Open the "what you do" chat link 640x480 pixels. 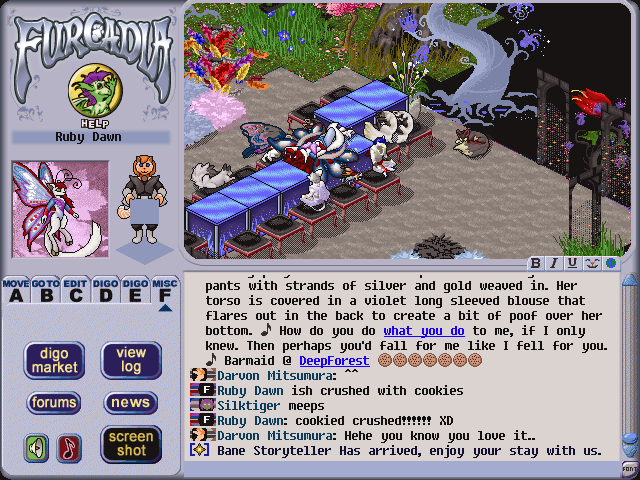424,331
